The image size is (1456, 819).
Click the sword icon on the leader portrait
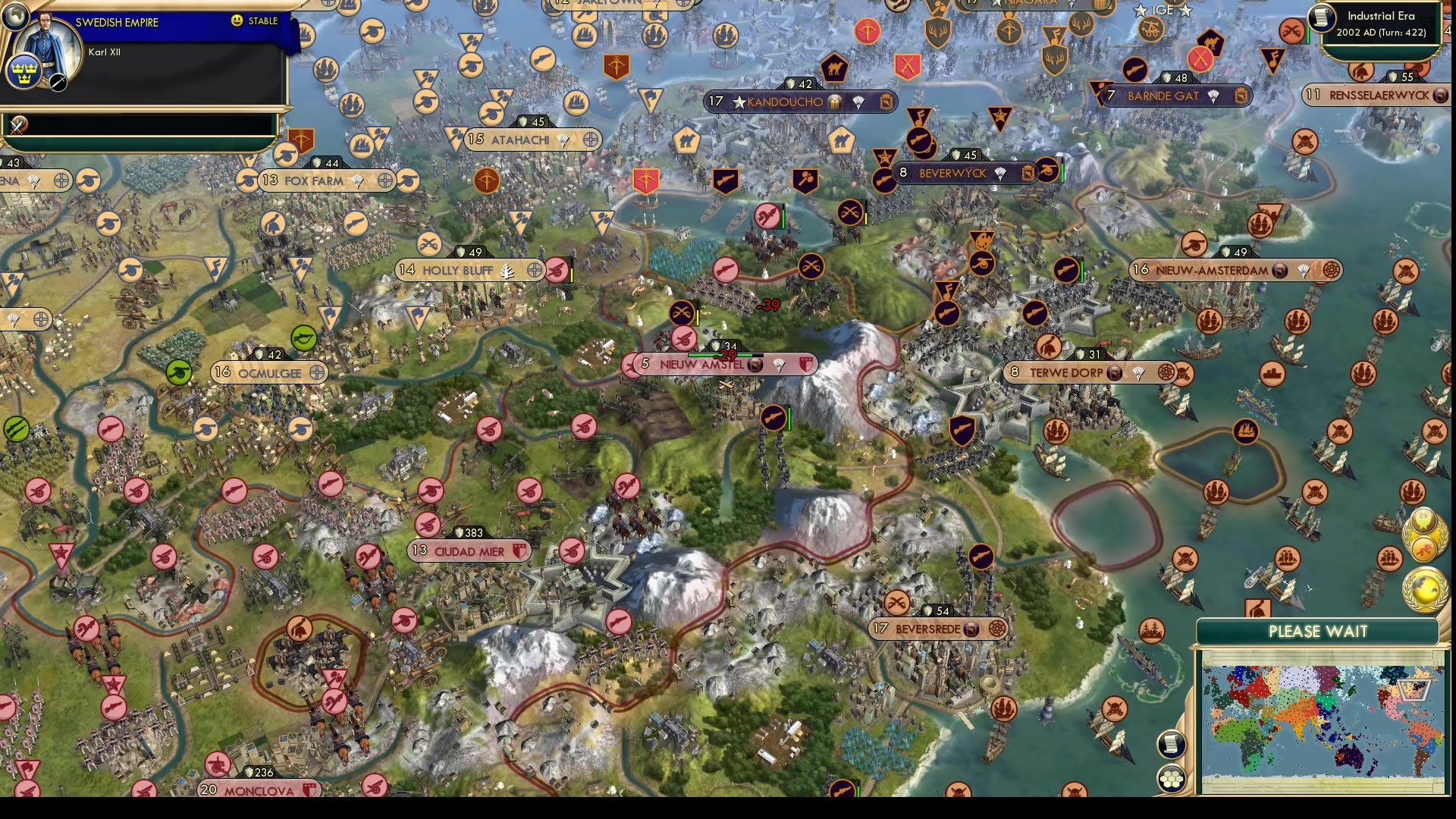point(58,82)
